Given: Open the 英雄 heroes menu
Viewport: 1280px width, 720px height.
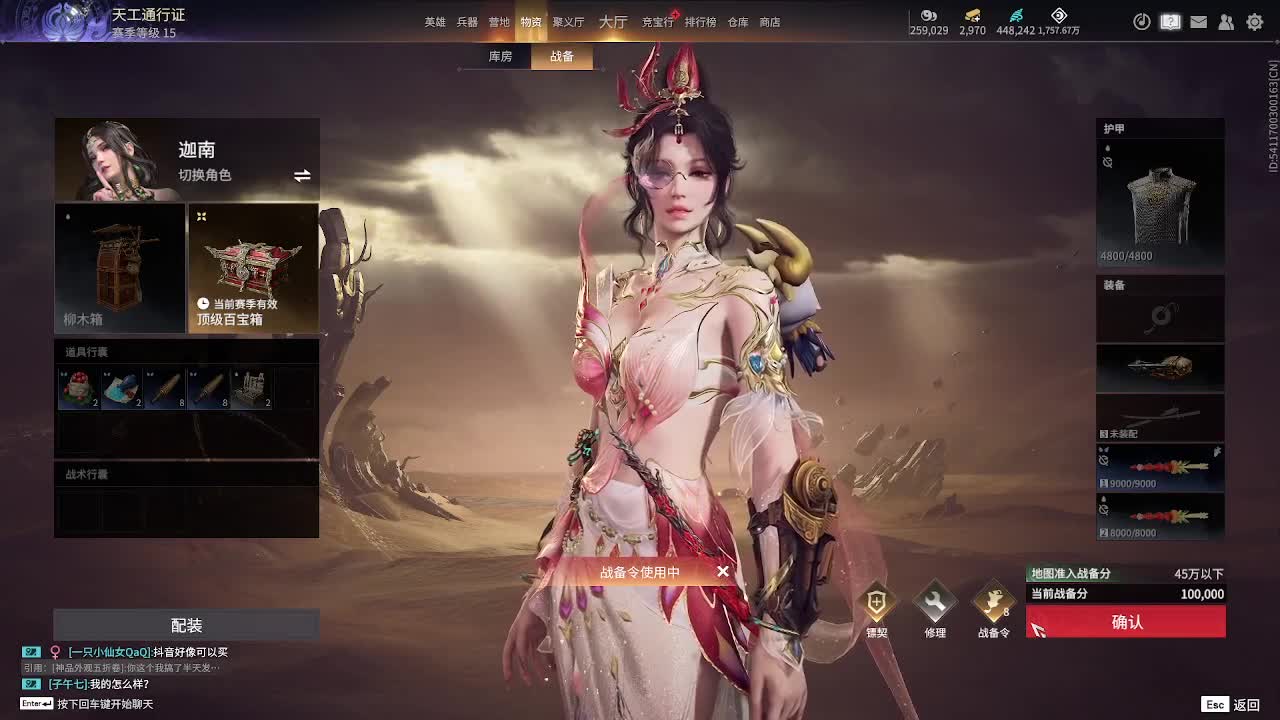Looking at the screenshot, I should (435, 22).
